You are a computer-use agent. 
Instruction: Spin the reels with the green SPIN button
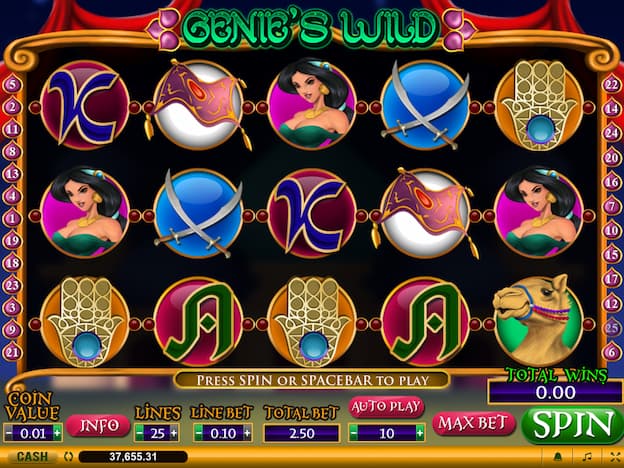coord(571,424)
